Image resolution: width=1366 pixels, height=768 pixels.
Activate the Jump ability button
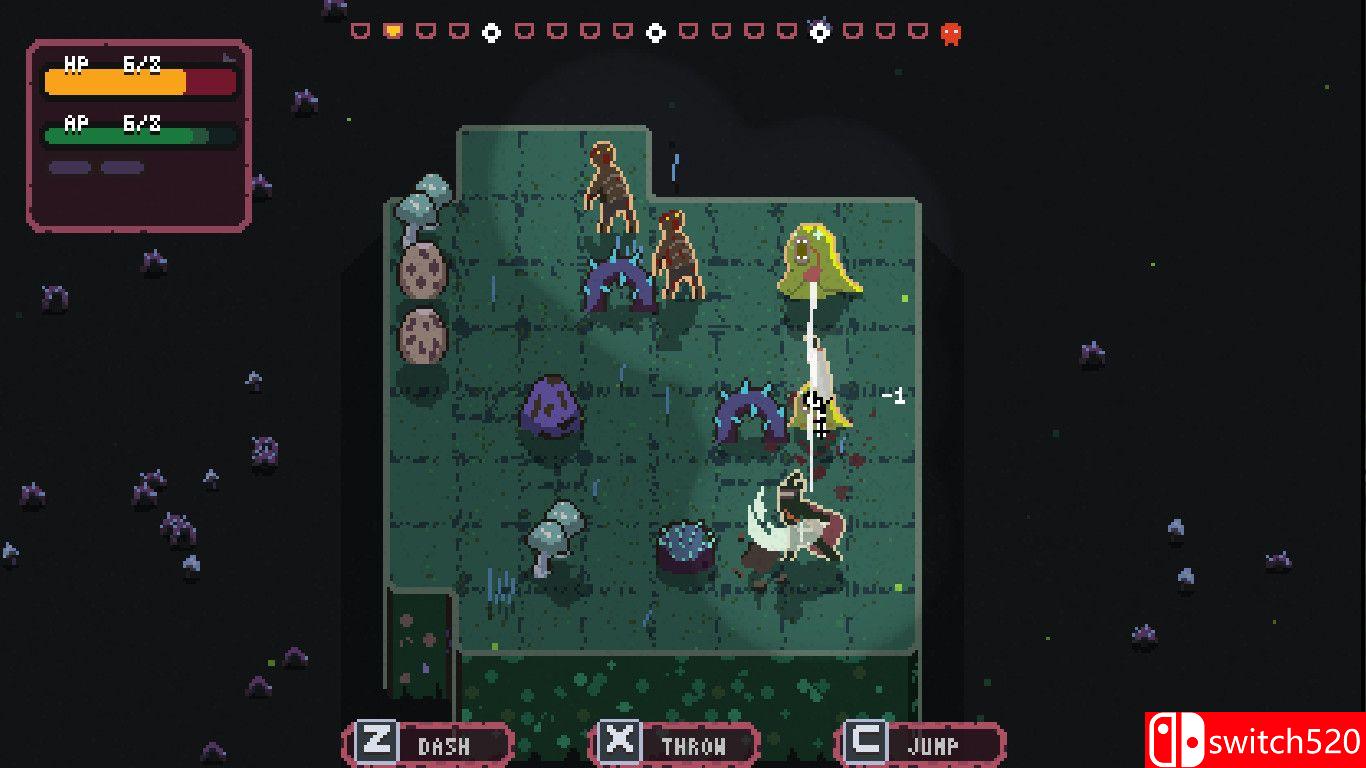tap(920, 744)
